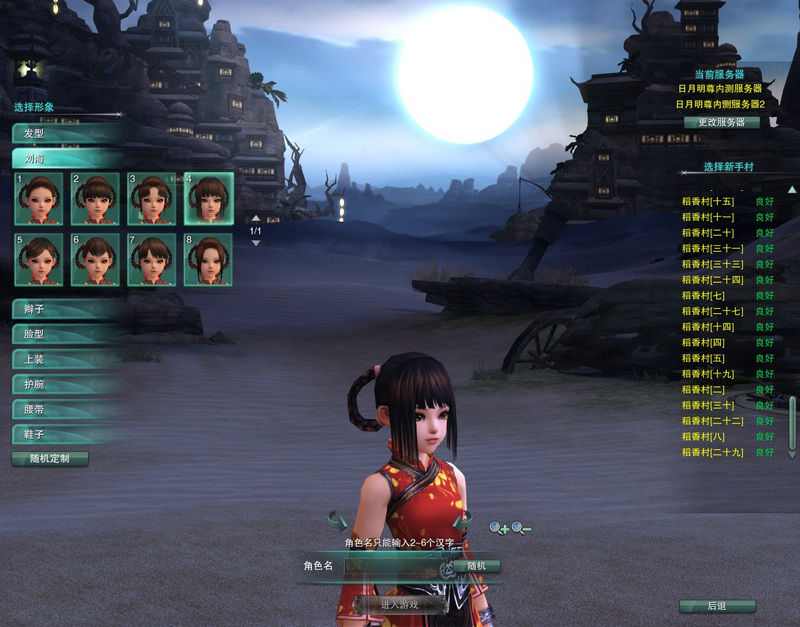Expand the 辫子 braid category

[x=65, y=309]
